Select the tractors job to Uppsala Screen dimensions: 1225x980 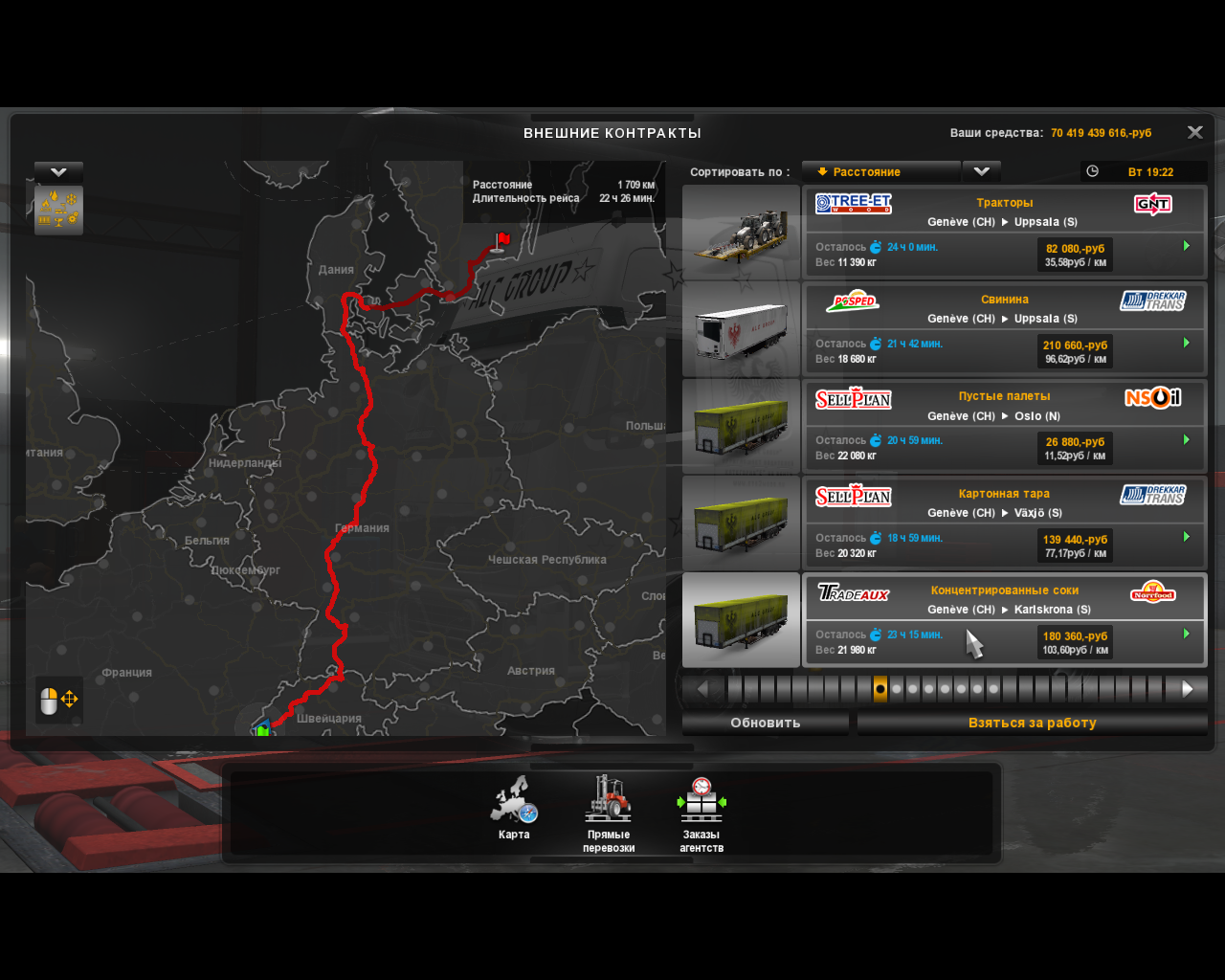point(1004,232)
